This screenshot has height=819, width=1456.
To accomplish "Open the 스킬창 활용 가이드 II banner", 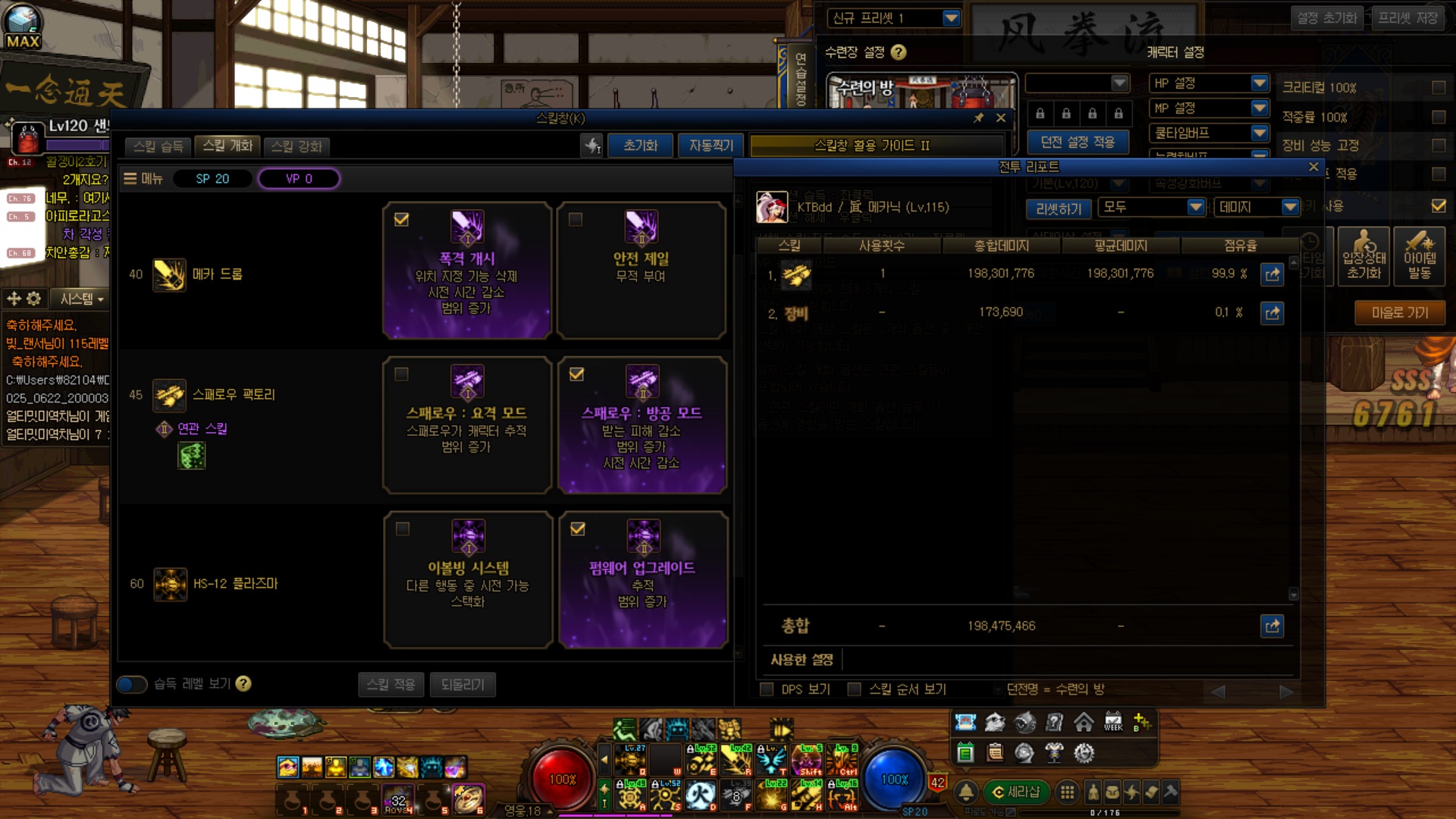I will pyautogui.click(x=872, y=146).
